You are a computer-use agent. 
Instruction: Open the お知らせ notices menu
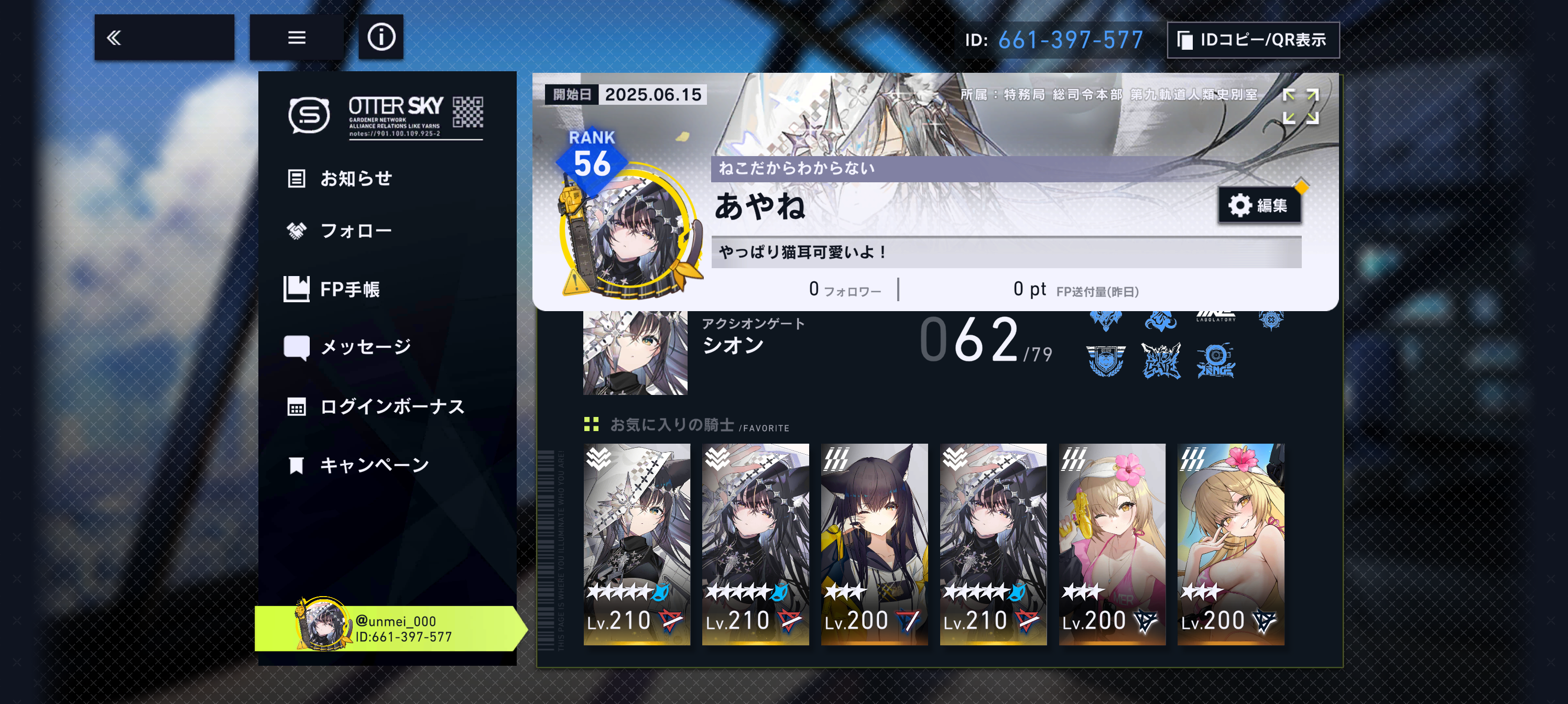[x=355, y=179]
